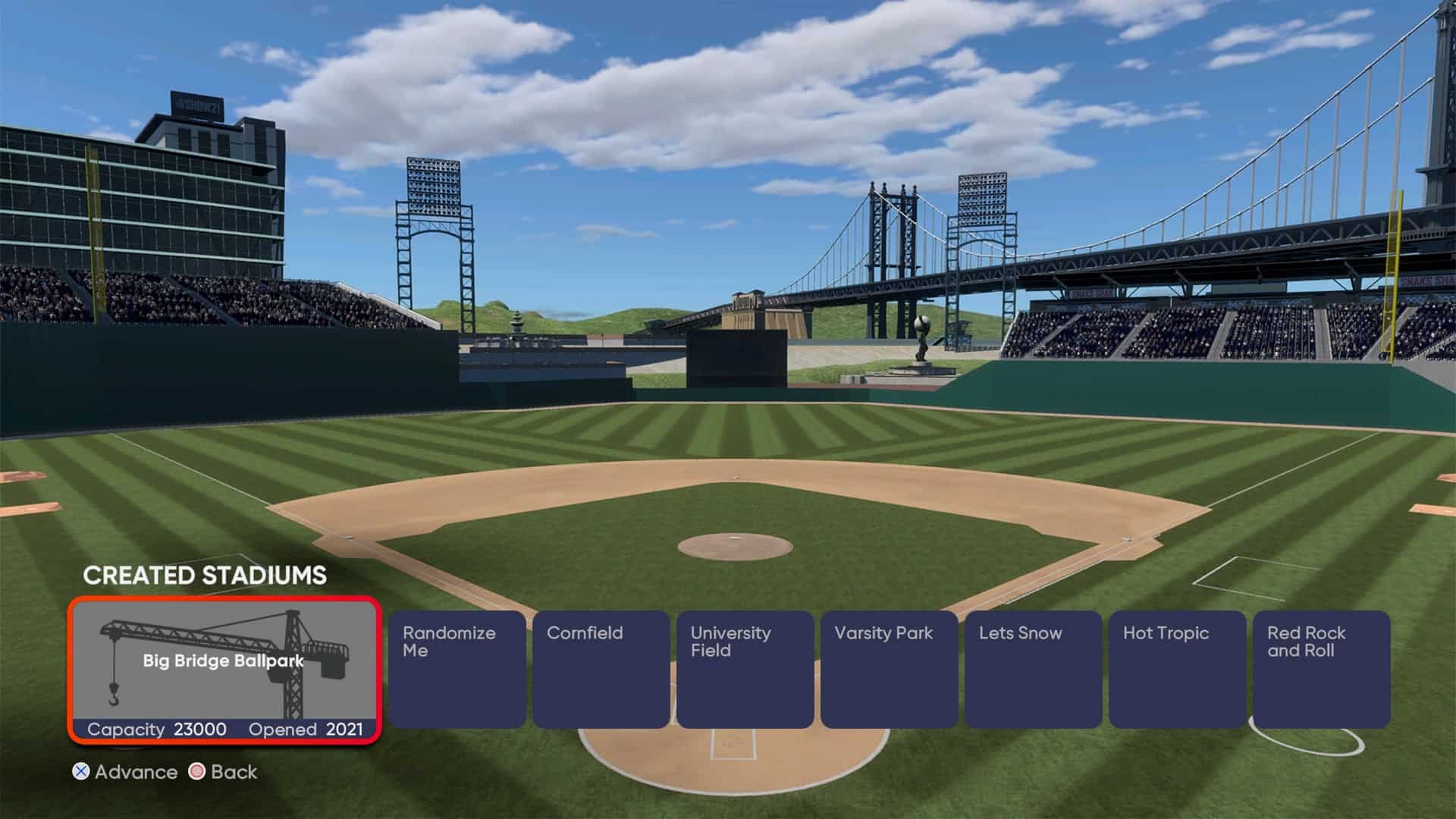Choose Varsity Park from created stadiums

click(889, 669)
